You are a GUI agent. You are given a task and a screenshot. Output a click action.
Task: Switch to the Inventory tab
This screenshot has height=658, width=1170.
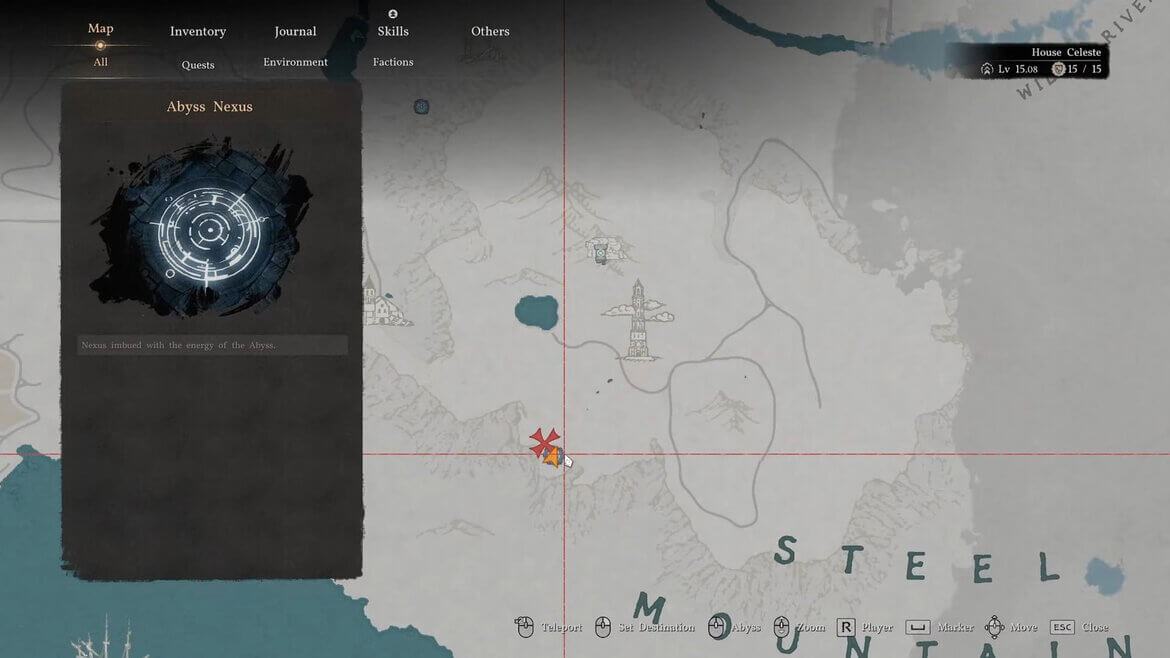pos(198,31)
